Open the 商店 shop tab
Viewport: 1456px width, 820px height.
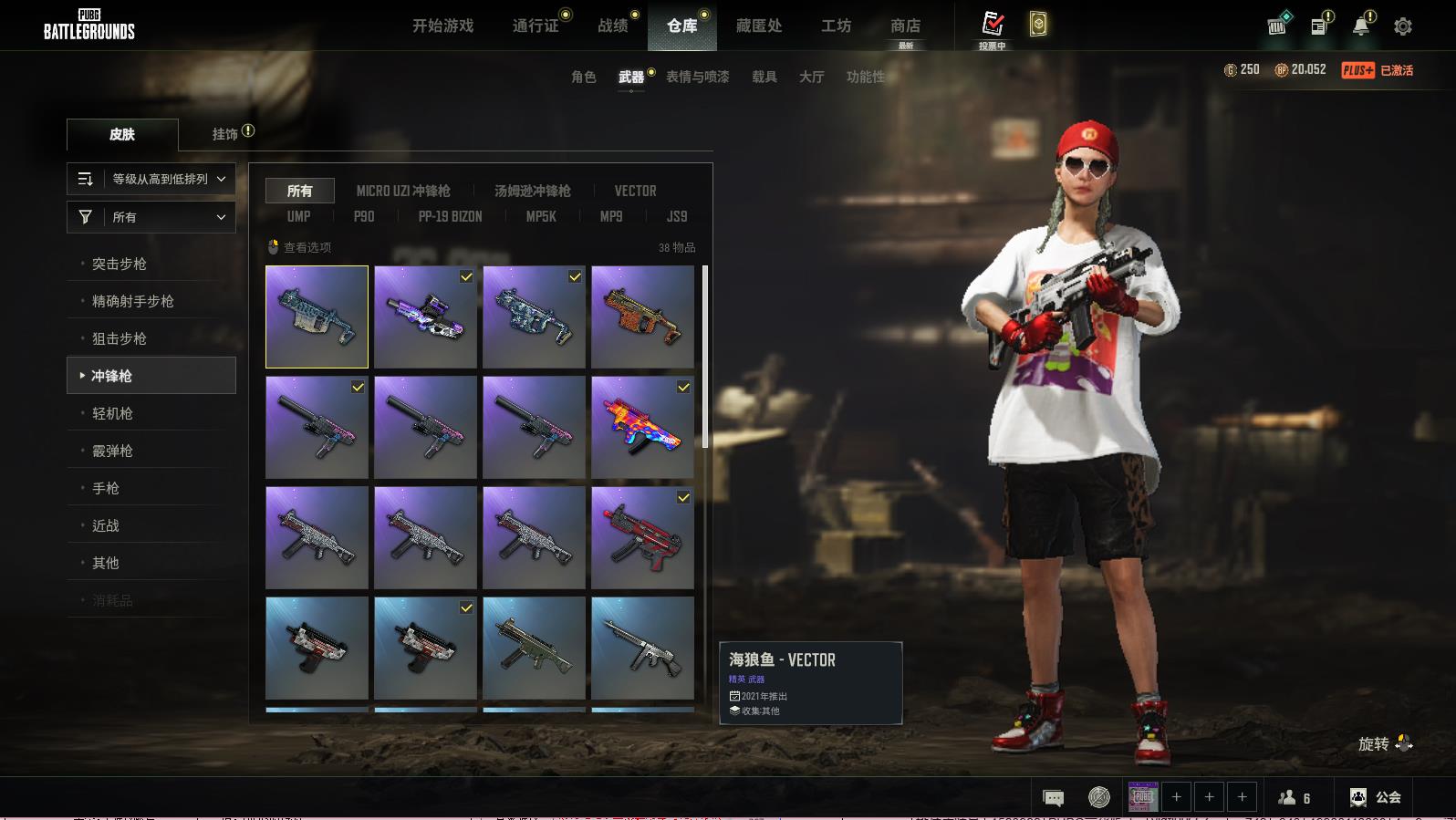pos(905,26)
